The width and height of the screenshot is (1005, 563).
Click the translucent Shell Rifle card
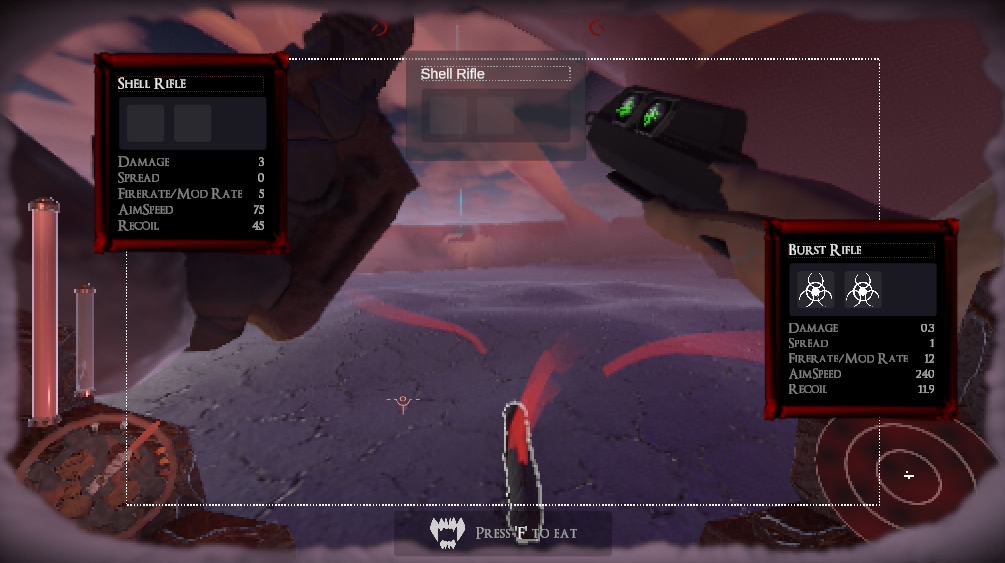(x=495, y=105)
